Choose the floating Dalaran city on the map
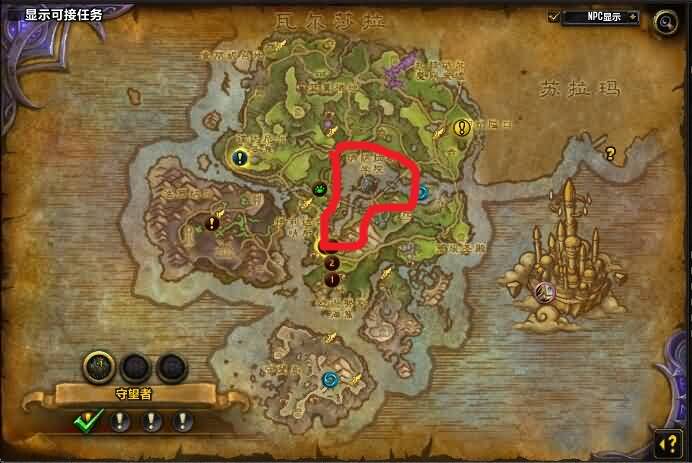The height and width of the screenshot is (463, 692). click(x=565, y=248)
